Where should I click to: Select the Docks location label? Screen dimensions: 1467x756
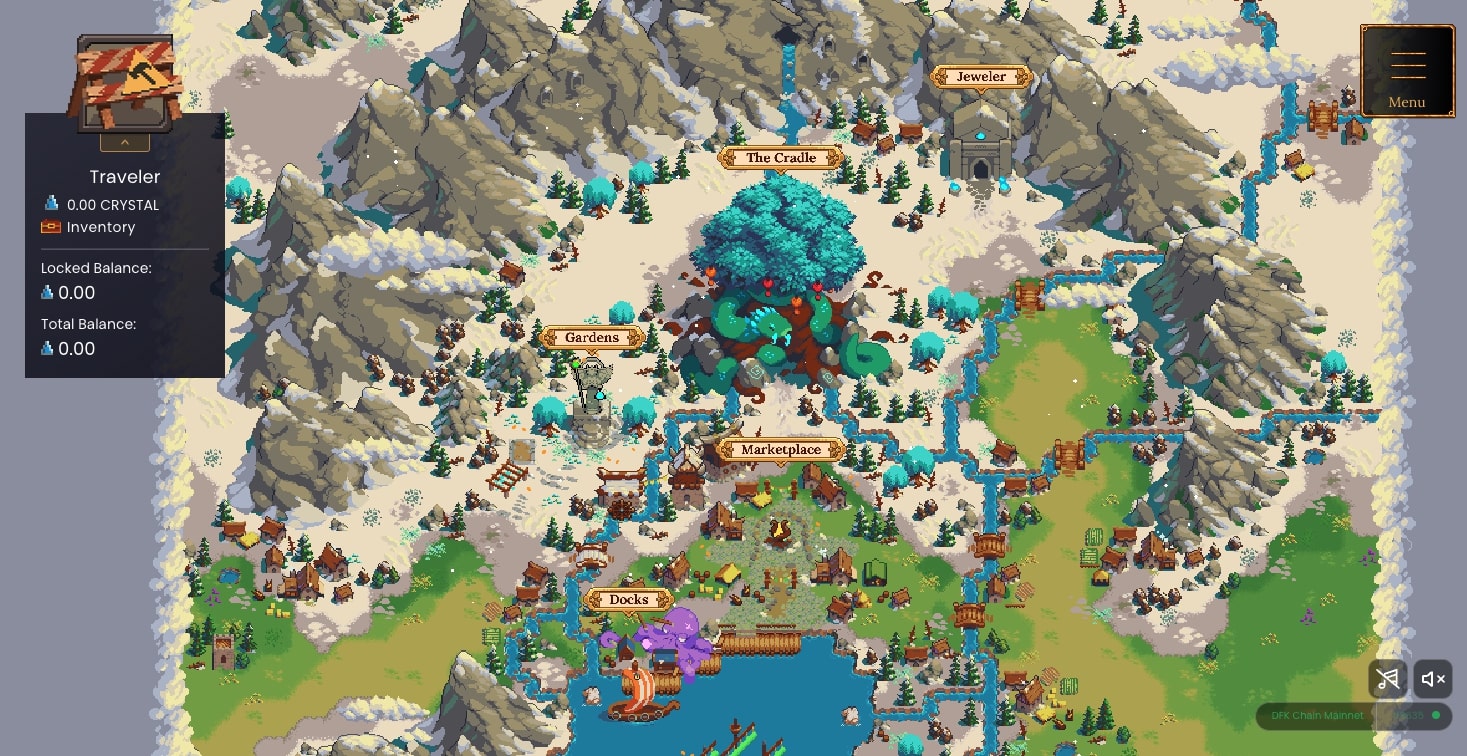[629, 600]
